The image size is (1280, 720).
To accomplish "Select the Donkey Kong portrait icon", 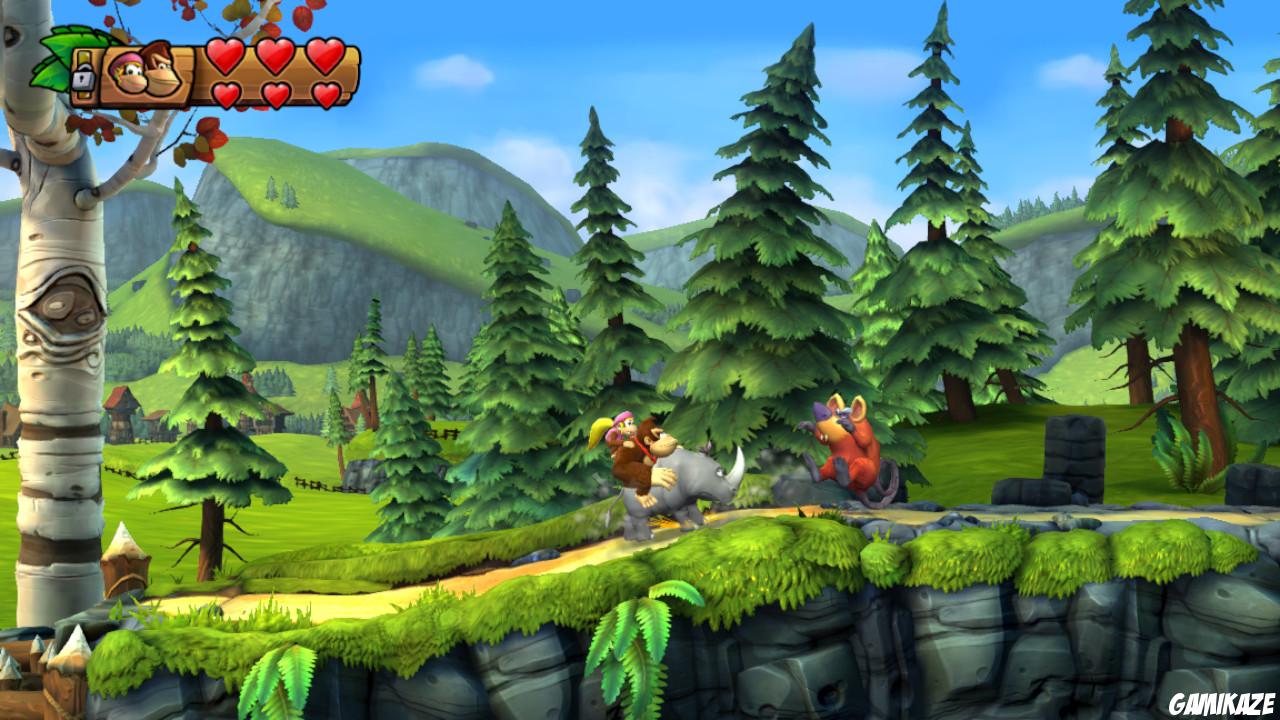I will click(161, 68).
